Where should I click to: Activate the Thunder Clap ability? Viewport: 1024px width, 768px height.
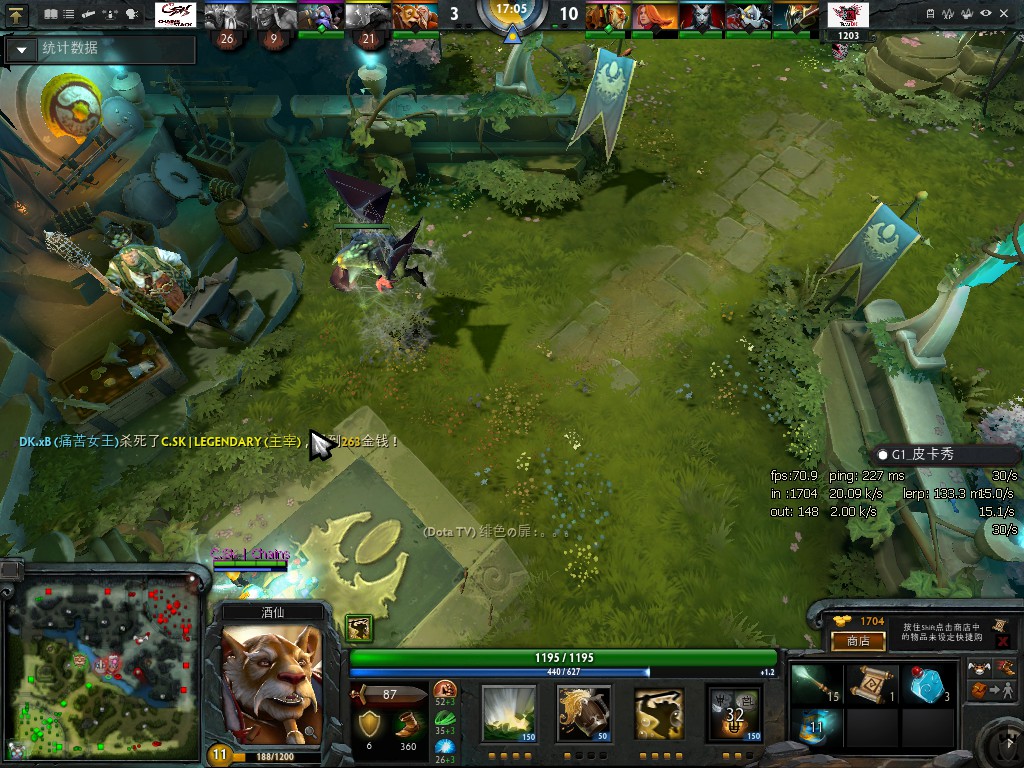click(x=509, y=712)
